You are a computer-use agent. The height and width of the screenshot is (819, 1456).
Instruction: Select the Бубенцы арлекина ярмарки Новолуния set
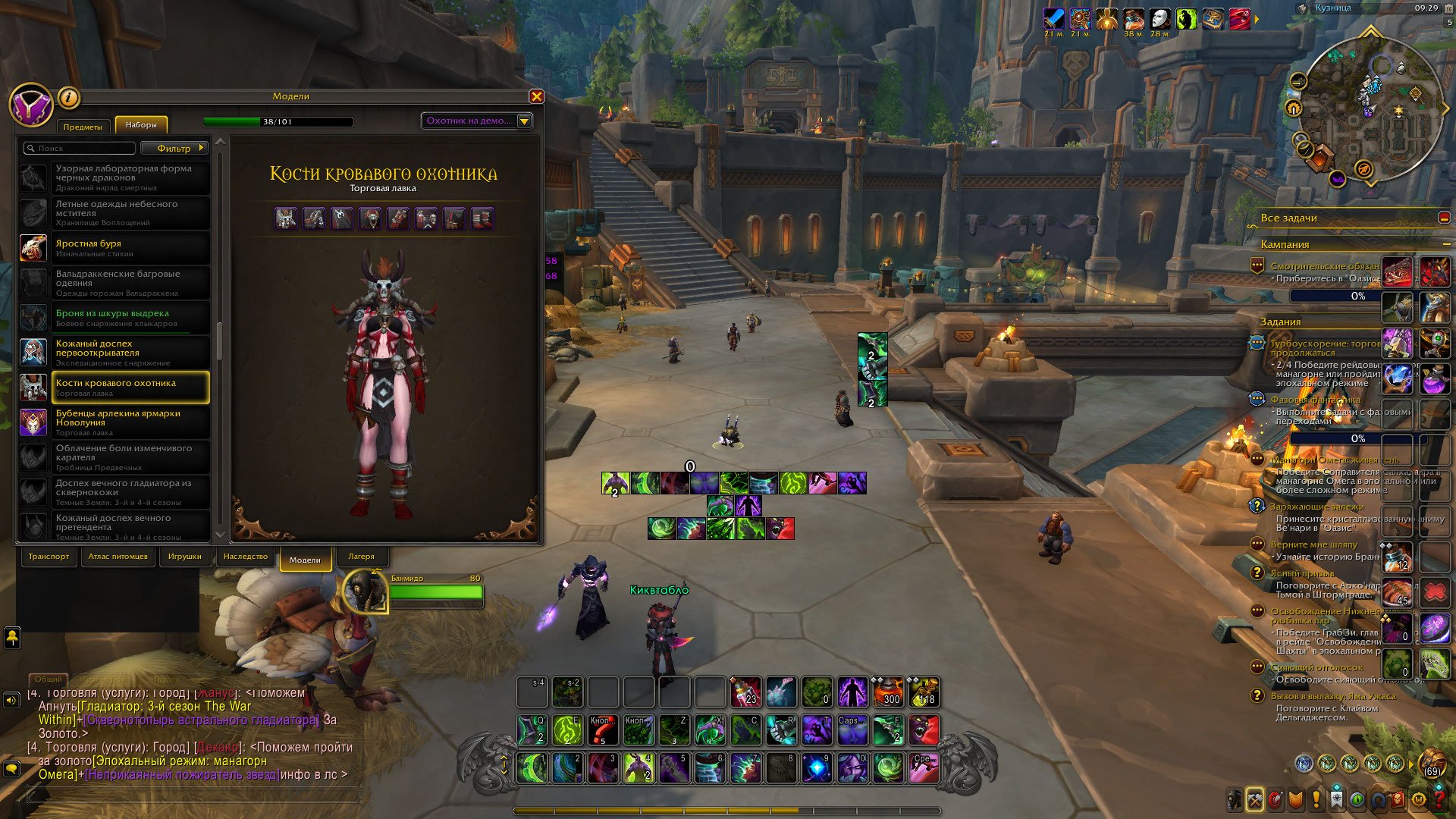point(115,422)
